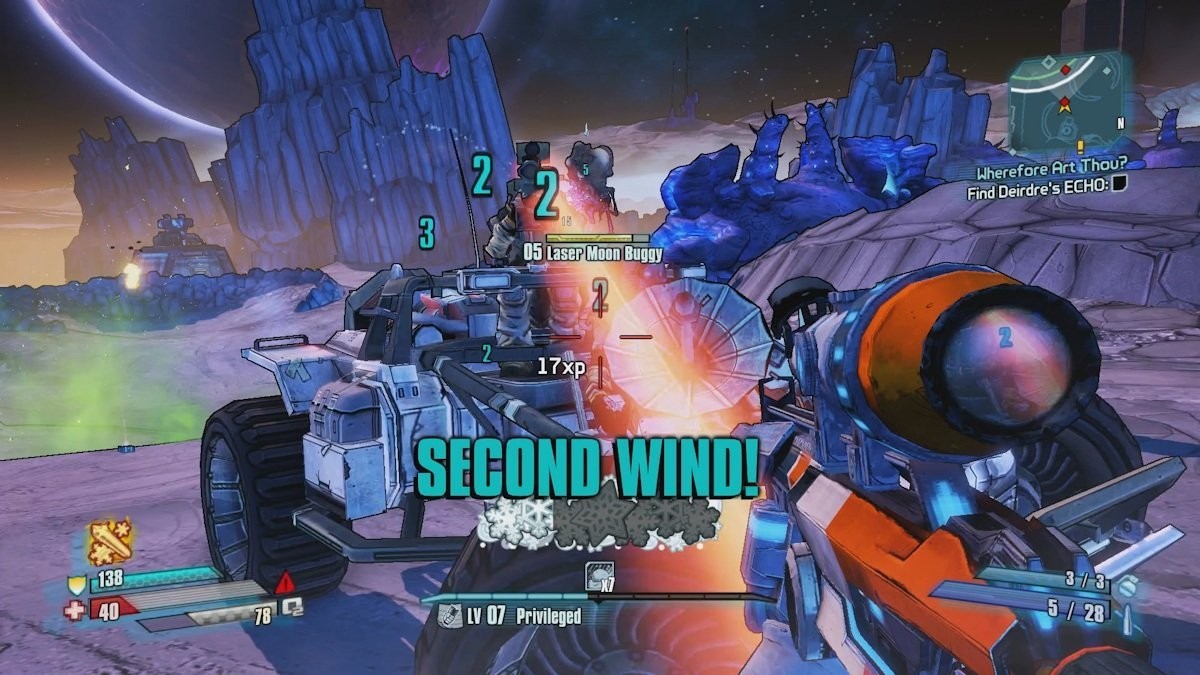Click the red cross health icon

tap(75, 609)
